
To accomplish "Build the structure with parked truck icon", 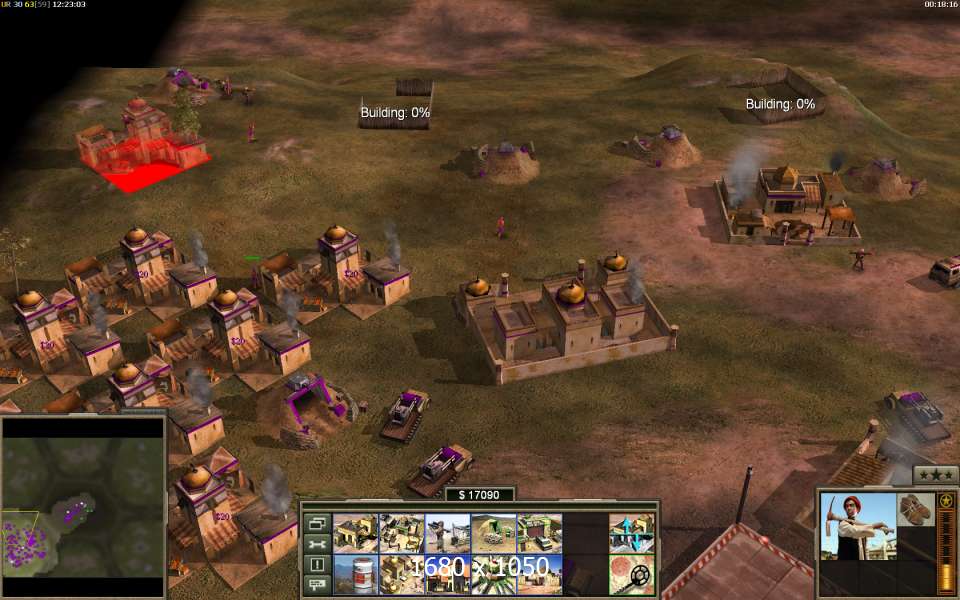I will pos(539,533).
